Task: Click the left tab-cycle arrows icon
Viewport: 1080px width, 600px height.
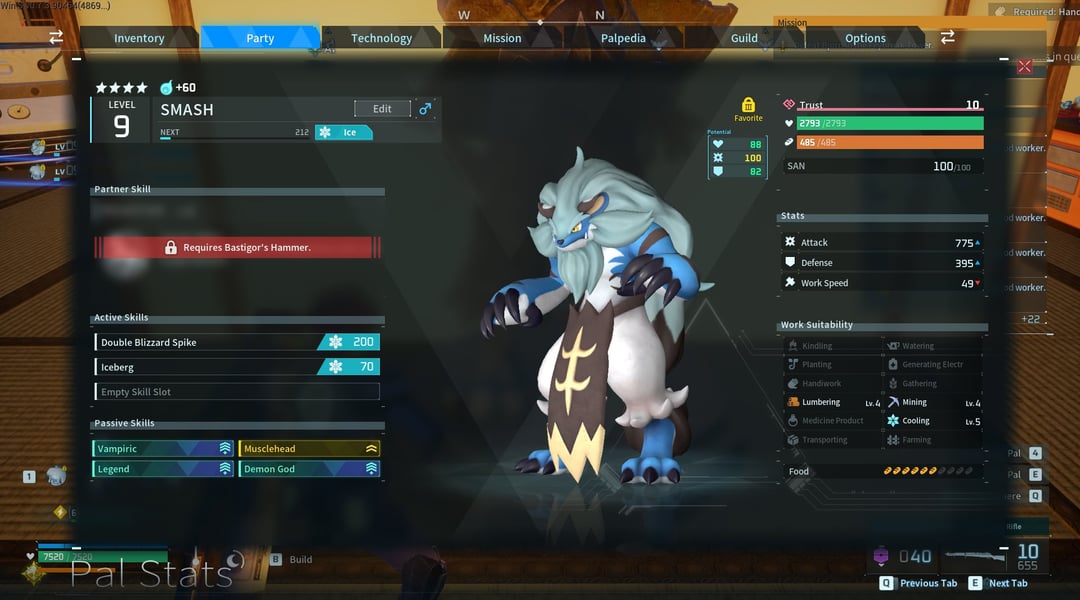Action: click(x=56, y=37)
